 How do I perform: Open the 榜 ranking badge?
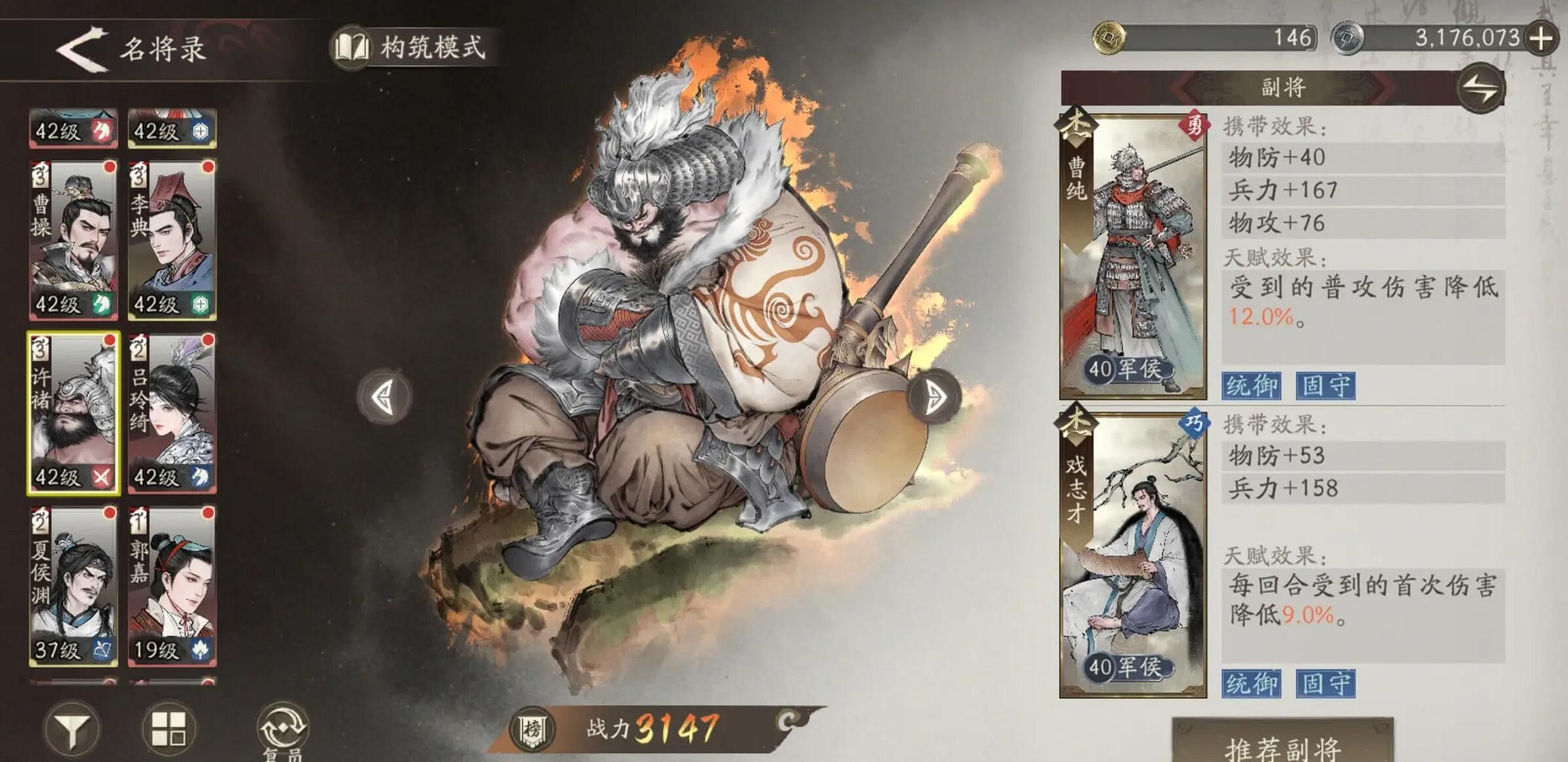click(532, 729)
